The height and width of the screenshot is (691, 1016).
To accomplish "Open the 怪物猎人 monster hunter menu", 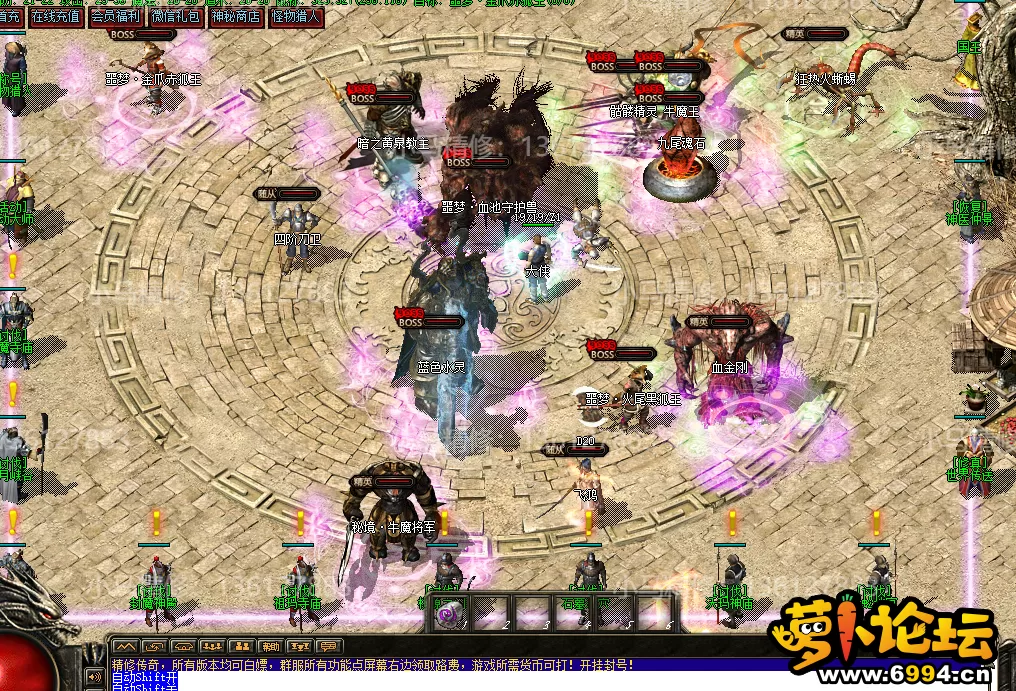I will pyautogui.click(x=296, y=16).
